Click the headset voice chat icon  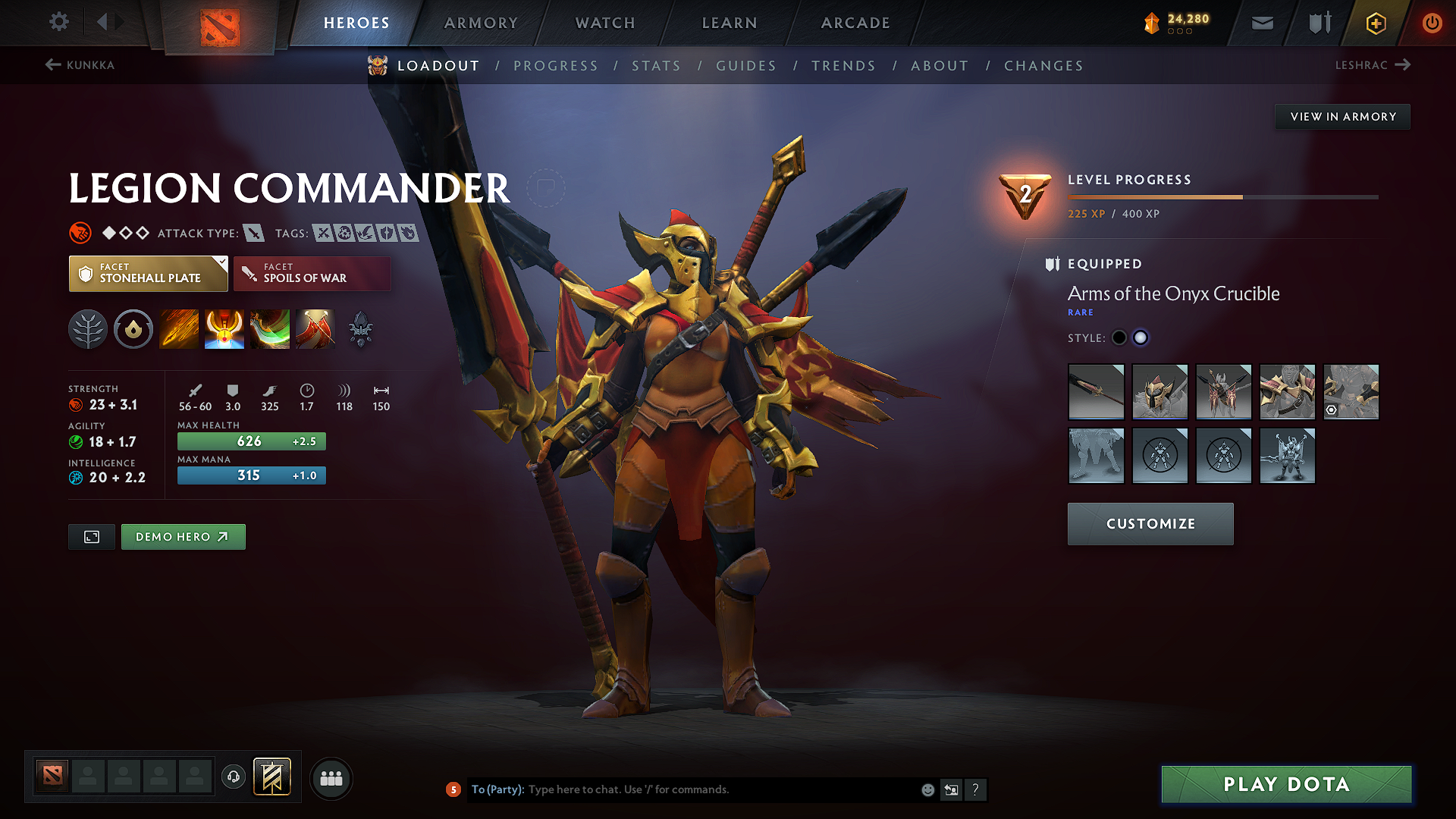click(233, 778)
